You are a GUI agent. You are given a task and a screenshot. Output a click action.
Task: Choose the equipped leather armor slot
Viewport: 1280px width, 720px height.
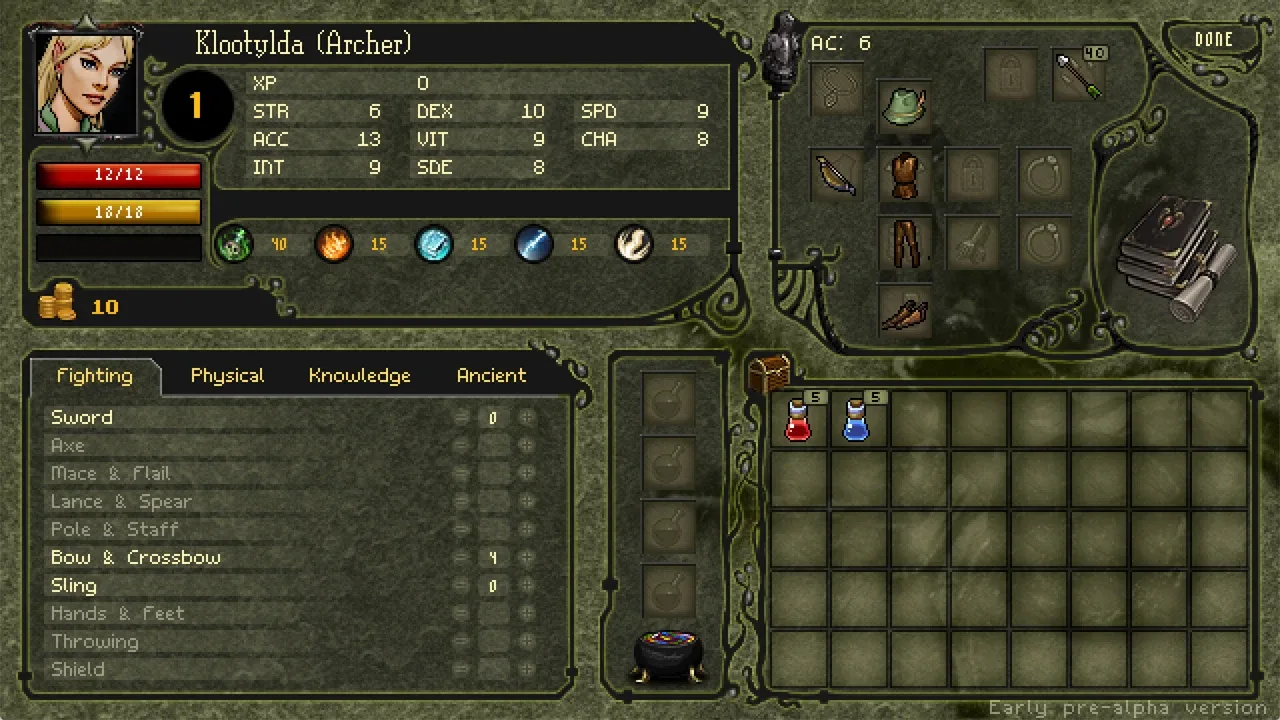(x=905, y=176)
